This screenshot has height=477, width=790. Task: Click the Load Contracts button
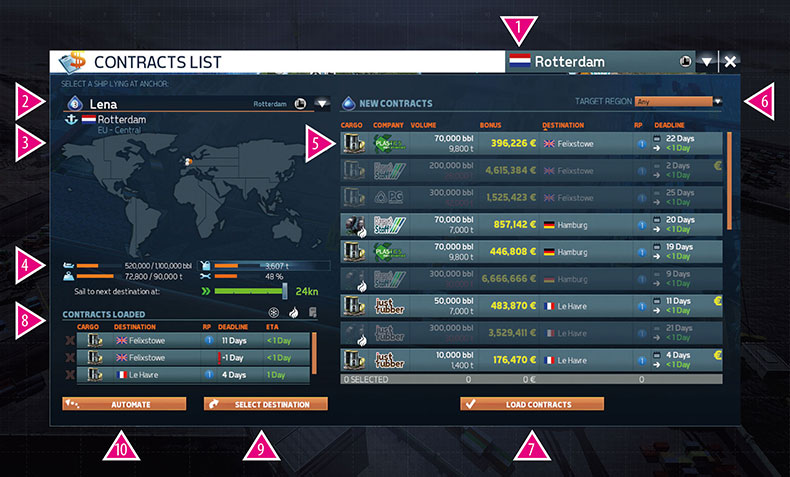[532, 404]
